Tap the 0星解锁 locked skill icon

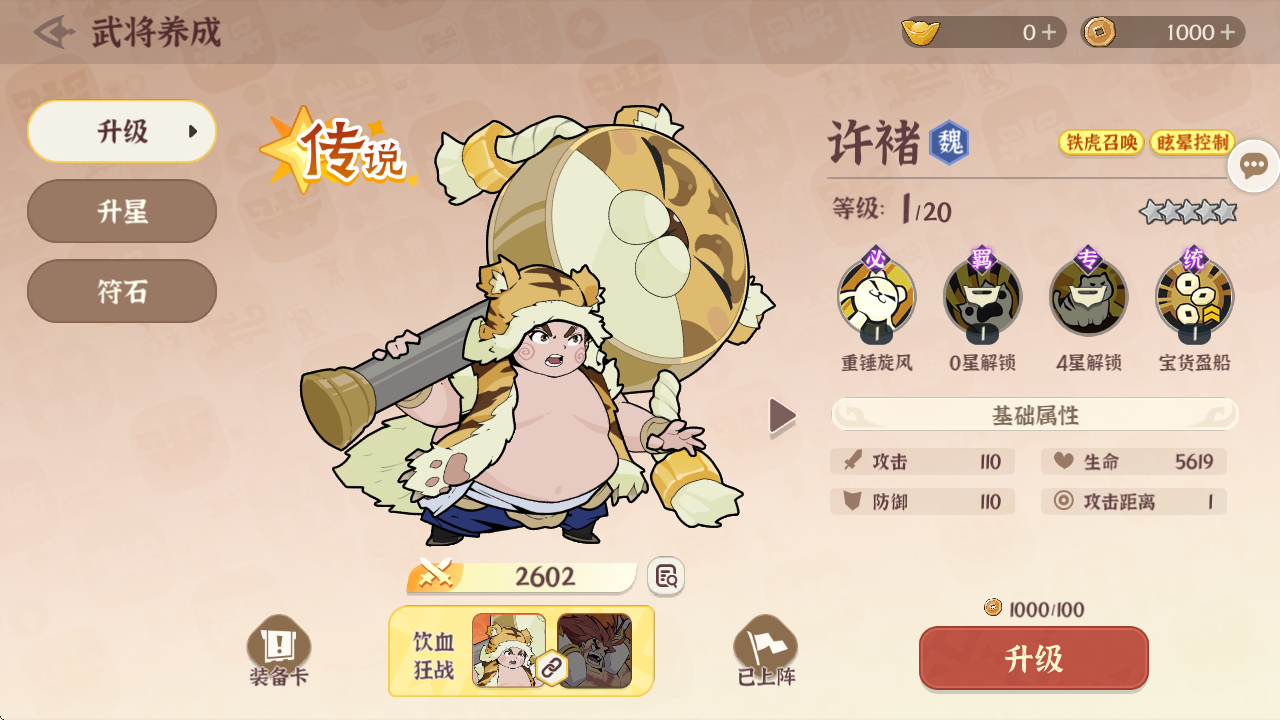[x=982, y=297]
